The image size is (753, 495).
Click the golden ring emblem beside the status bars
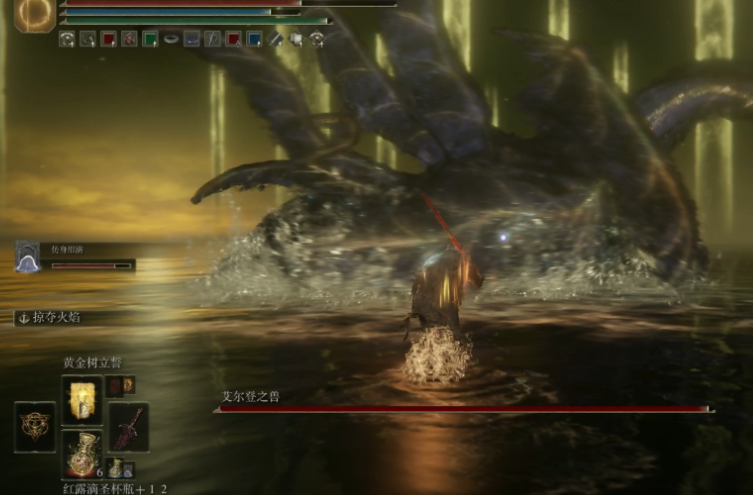pos(34,15)
